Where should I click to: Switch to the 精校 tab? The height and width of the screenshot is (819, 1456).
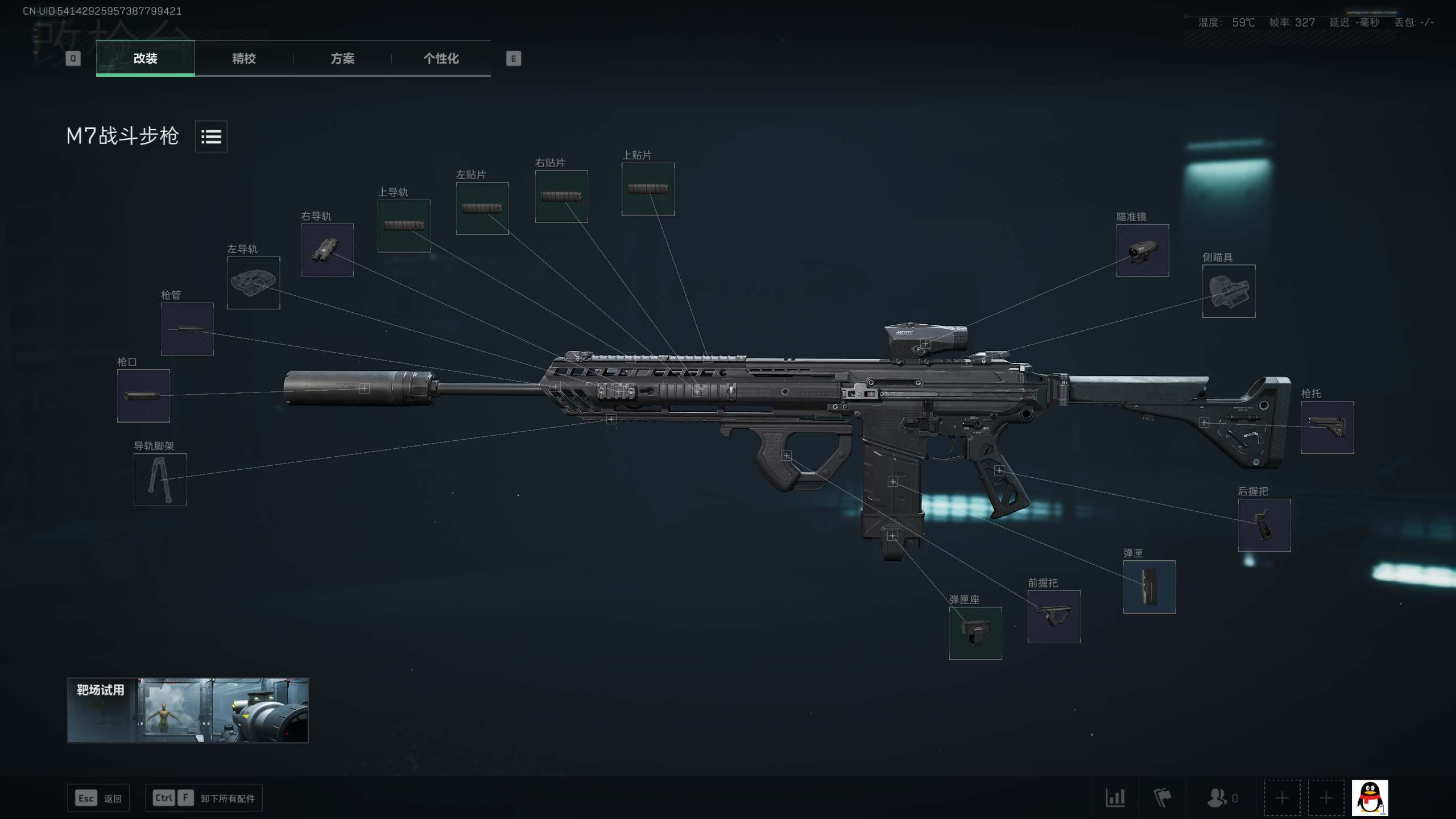click(243, 59)
